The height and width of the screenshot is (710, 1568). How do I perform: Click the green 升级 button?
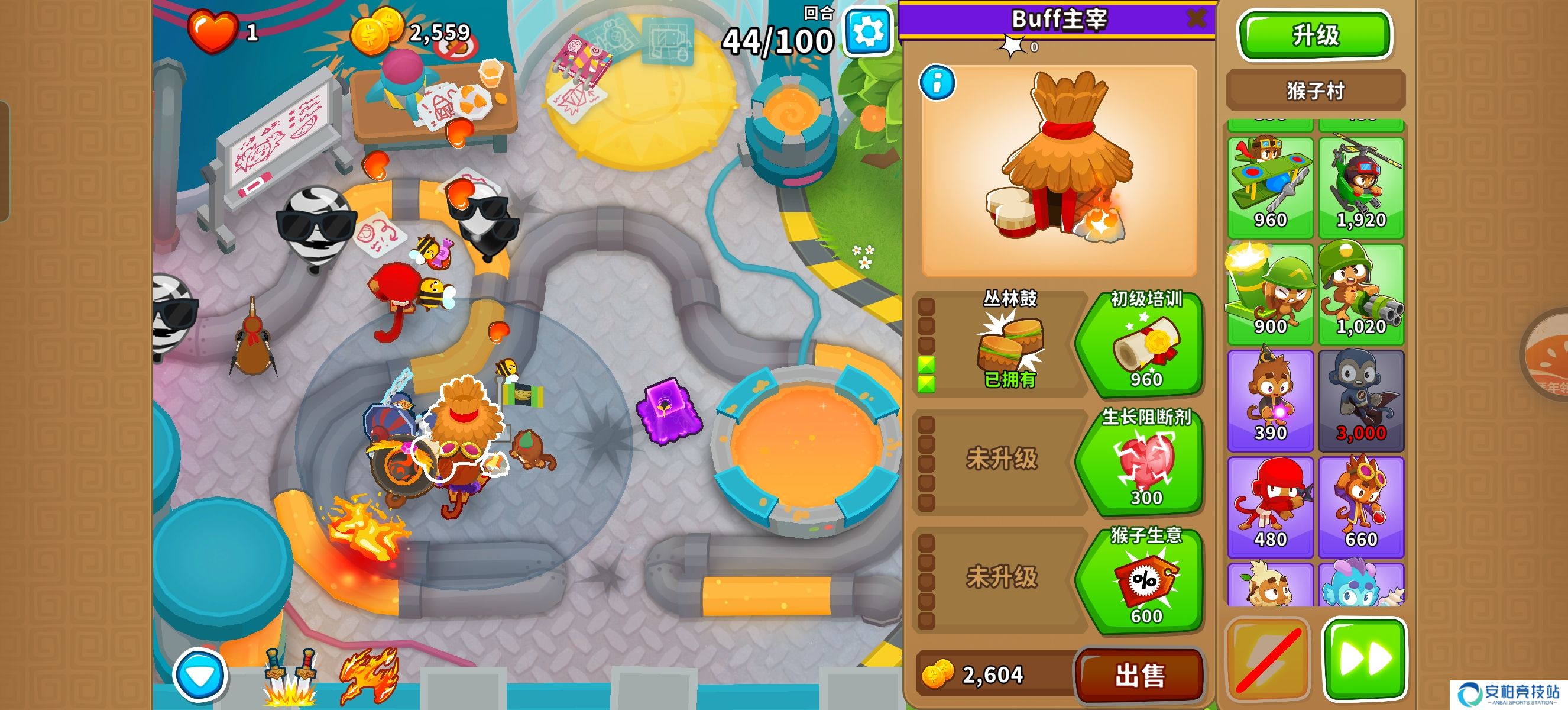1315,35
